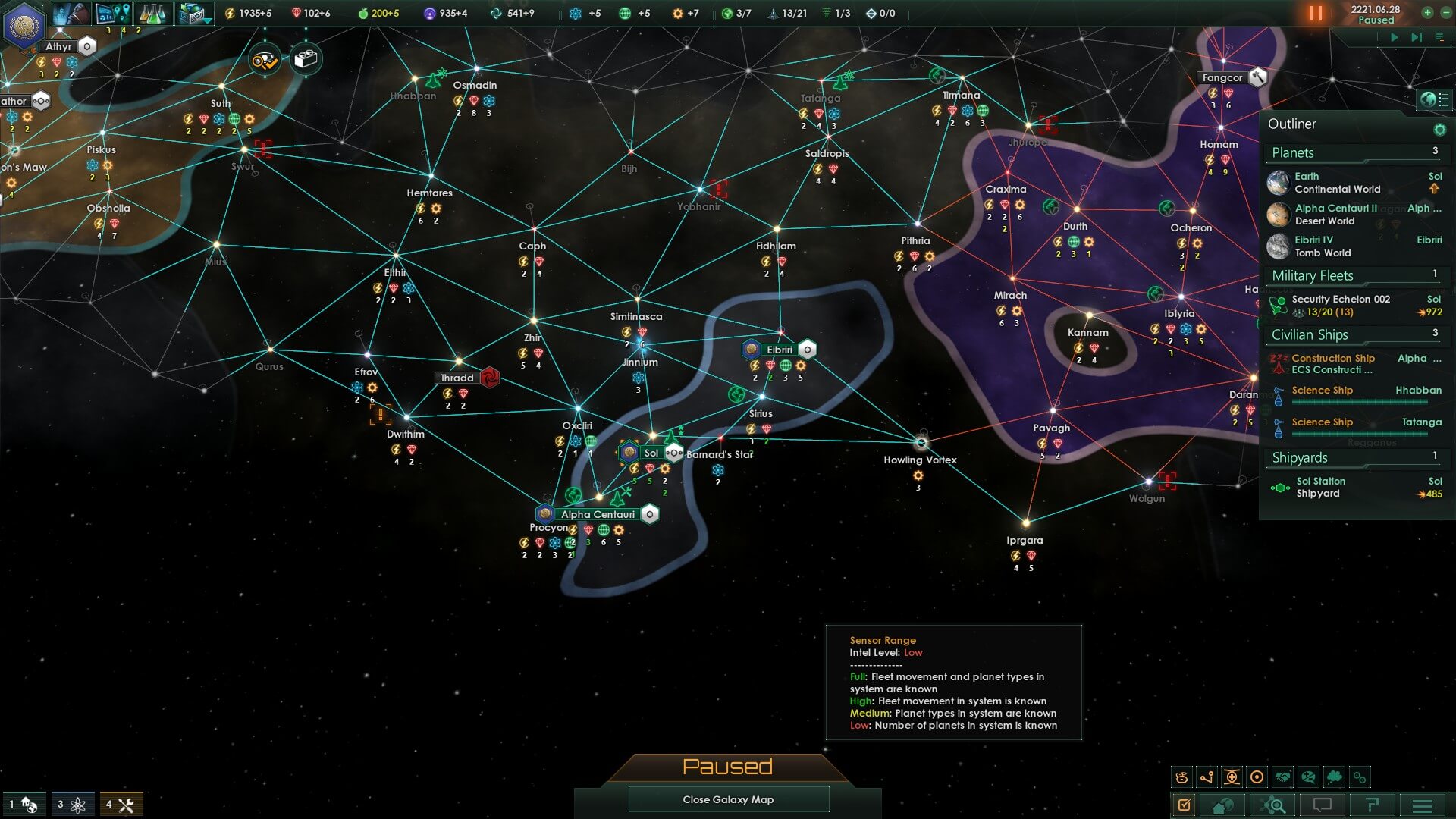Decrease game speed with the minus button

tap(1445, 12)
